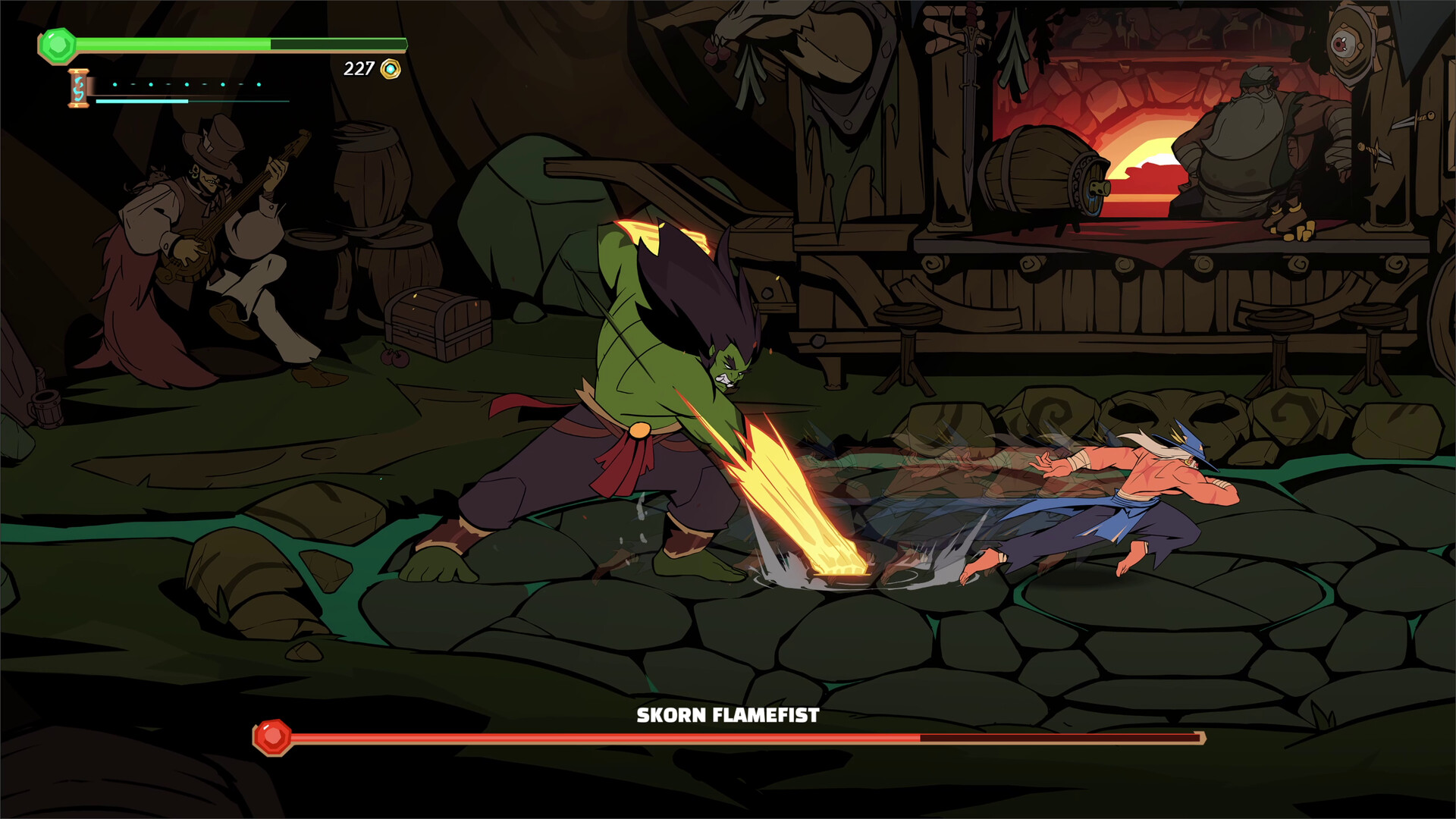Select the gold coin currency icon
The width and height of the screenshot is (1456, 819).
pos(389,67)
